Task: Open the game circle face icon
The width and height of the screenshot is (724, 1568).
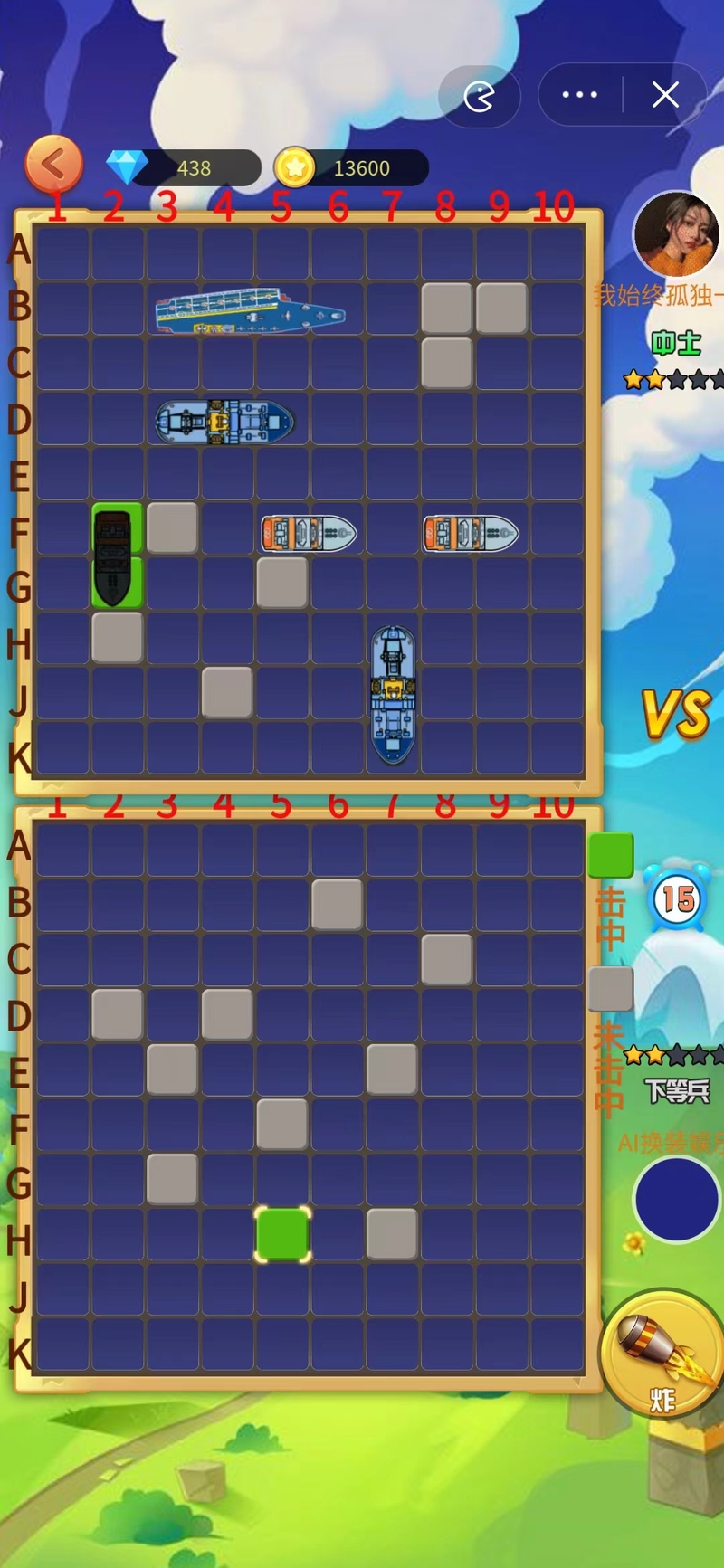Action: [x=479, y=96]
